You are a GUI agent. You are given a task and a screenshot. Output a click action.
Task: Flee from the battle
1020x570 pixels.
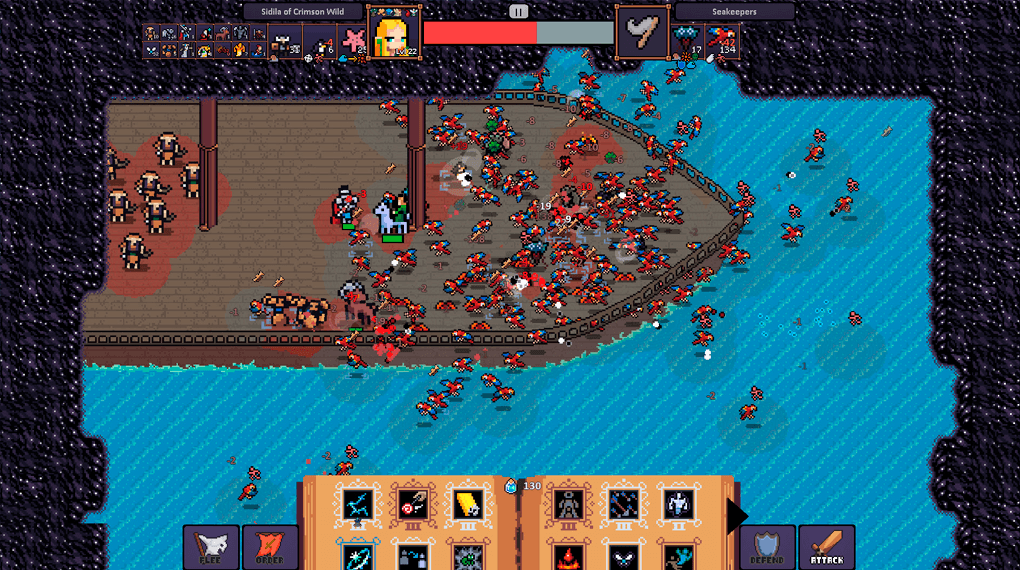(x=211, y=547)
